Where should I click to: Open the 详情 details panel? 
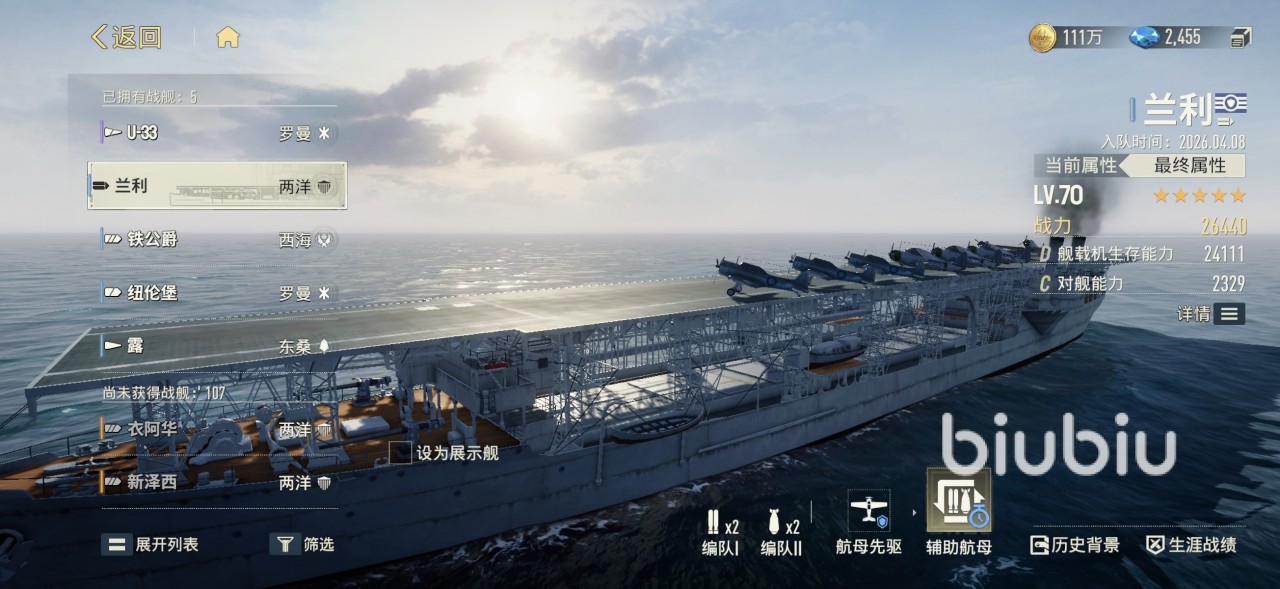[1211, 314]
